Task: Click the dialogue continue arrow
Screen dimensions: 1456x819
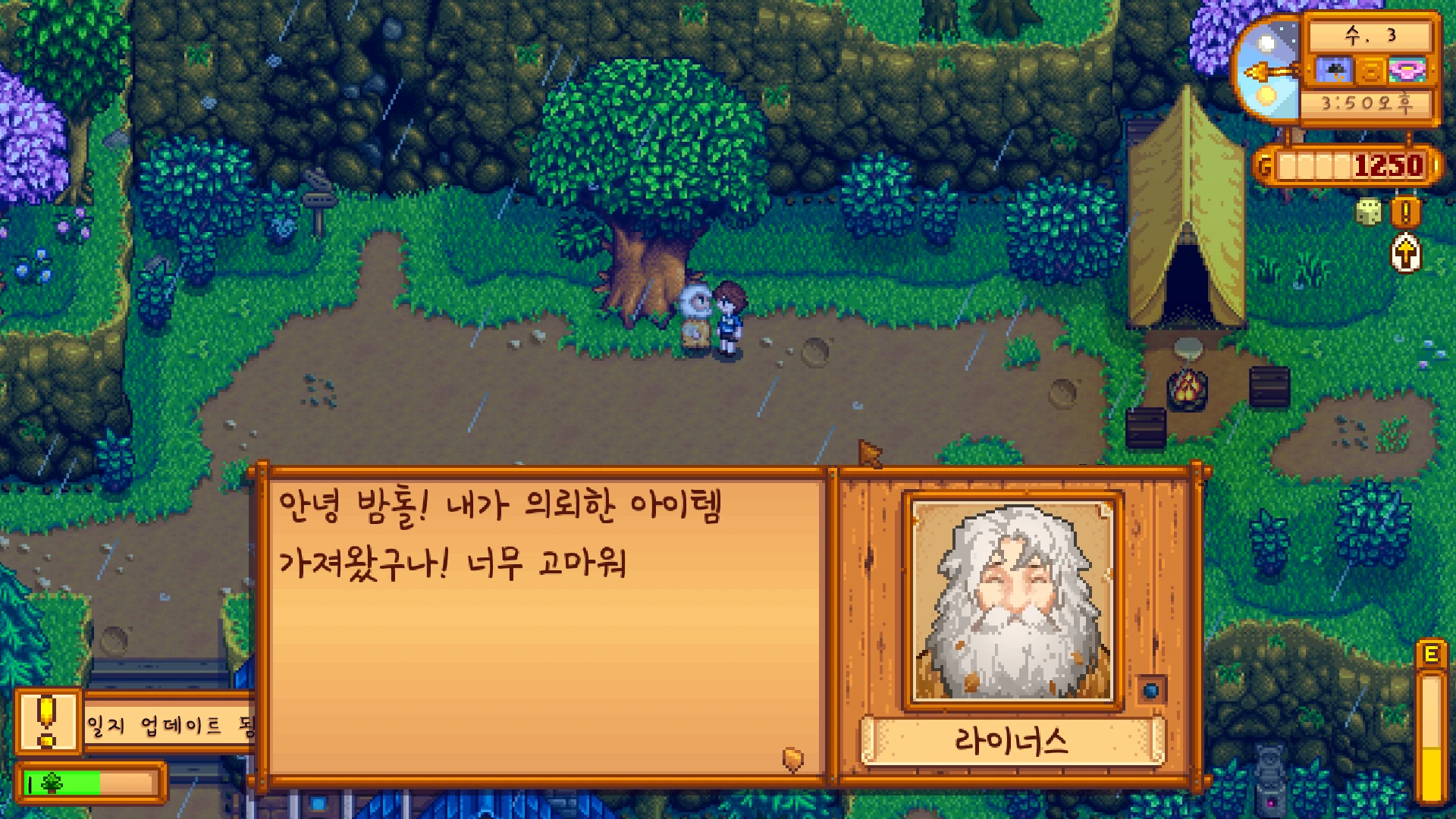Action: point(792,758)
